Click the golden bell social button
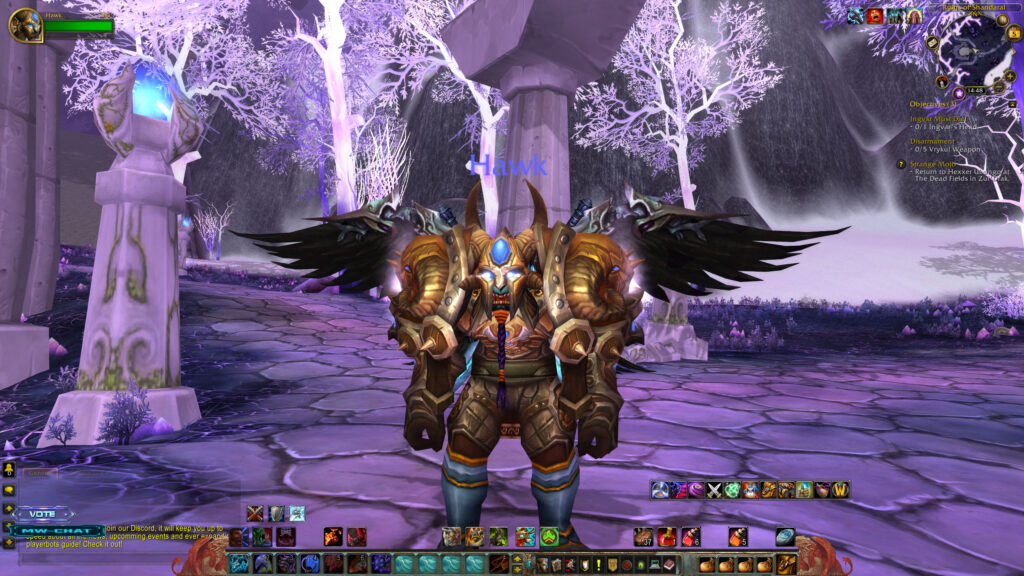Viewport: 1024px width, 576px height. (9, 468)
